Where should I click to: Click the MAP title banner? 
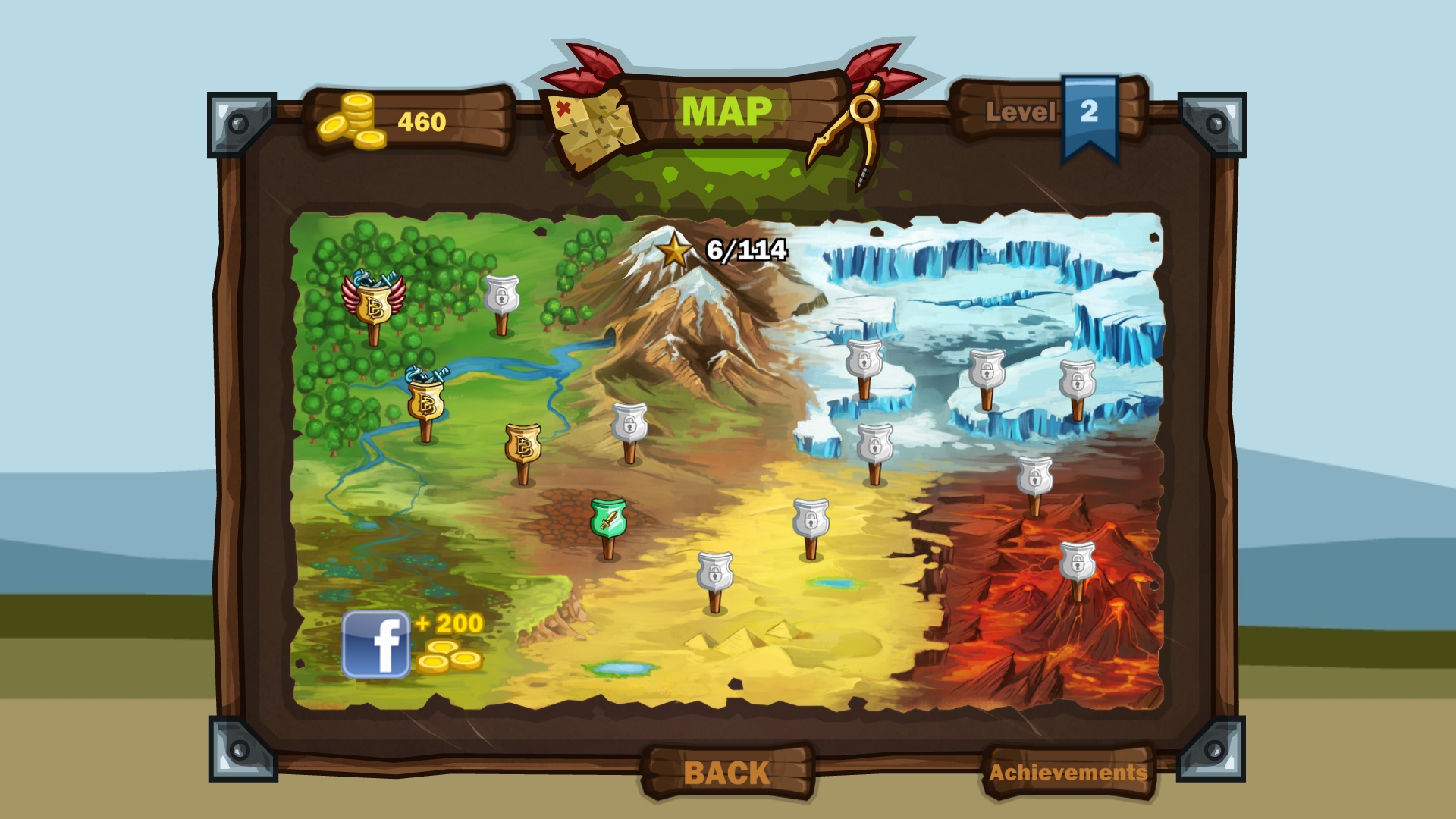coord(726,112)
